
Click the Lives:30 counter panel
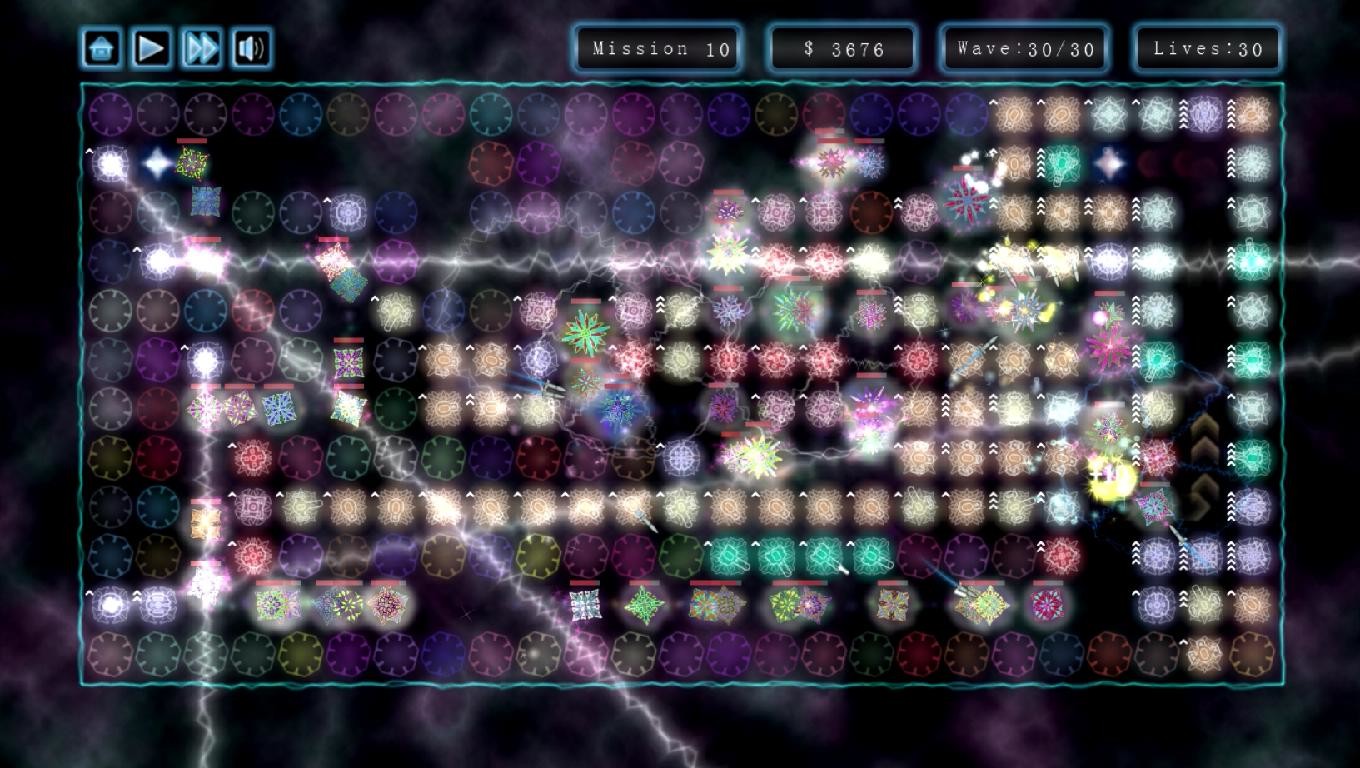pyautogui.click(x=1205, y=46)
